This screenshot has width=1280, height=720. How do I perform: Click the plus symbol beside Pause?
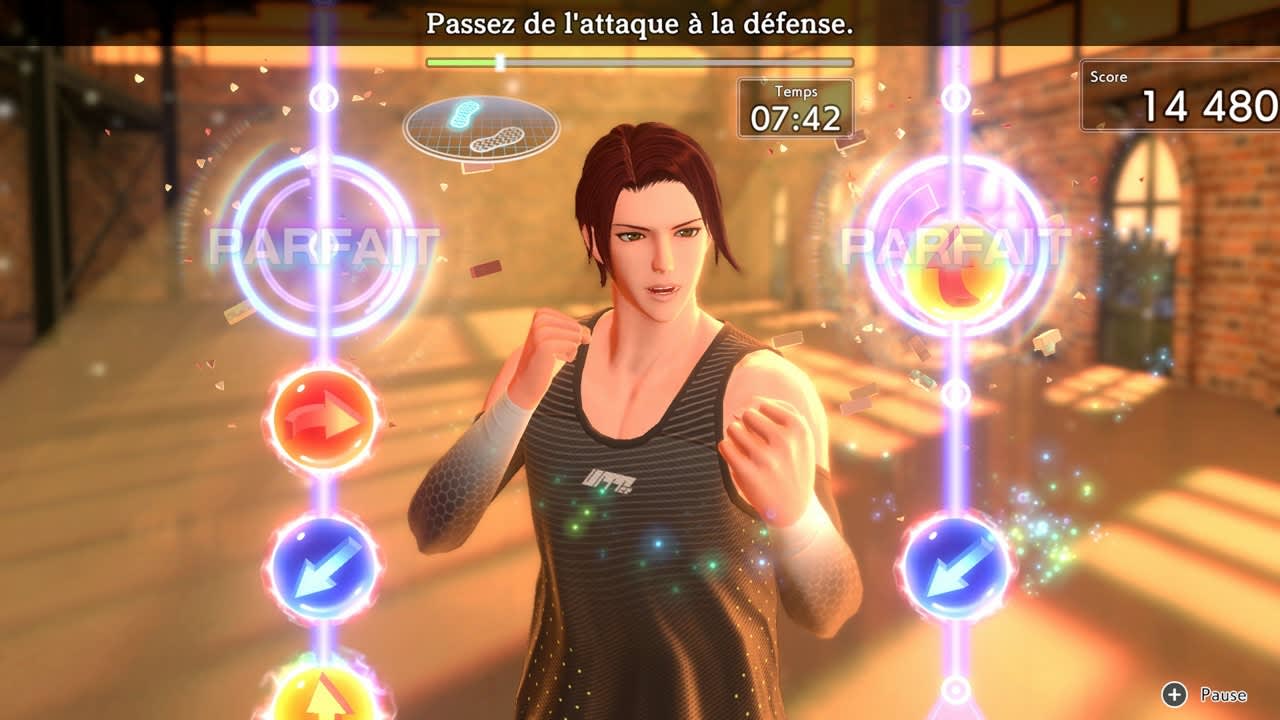(1172, 694)
